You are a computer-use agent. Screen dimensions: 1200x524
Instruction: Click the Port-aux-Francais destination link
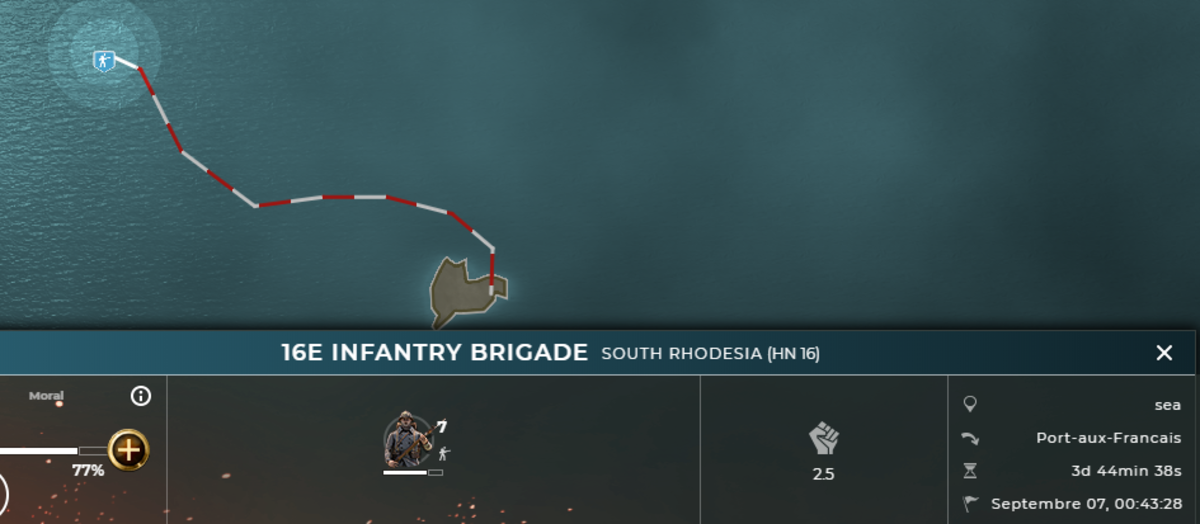[x=1108, y=438]
